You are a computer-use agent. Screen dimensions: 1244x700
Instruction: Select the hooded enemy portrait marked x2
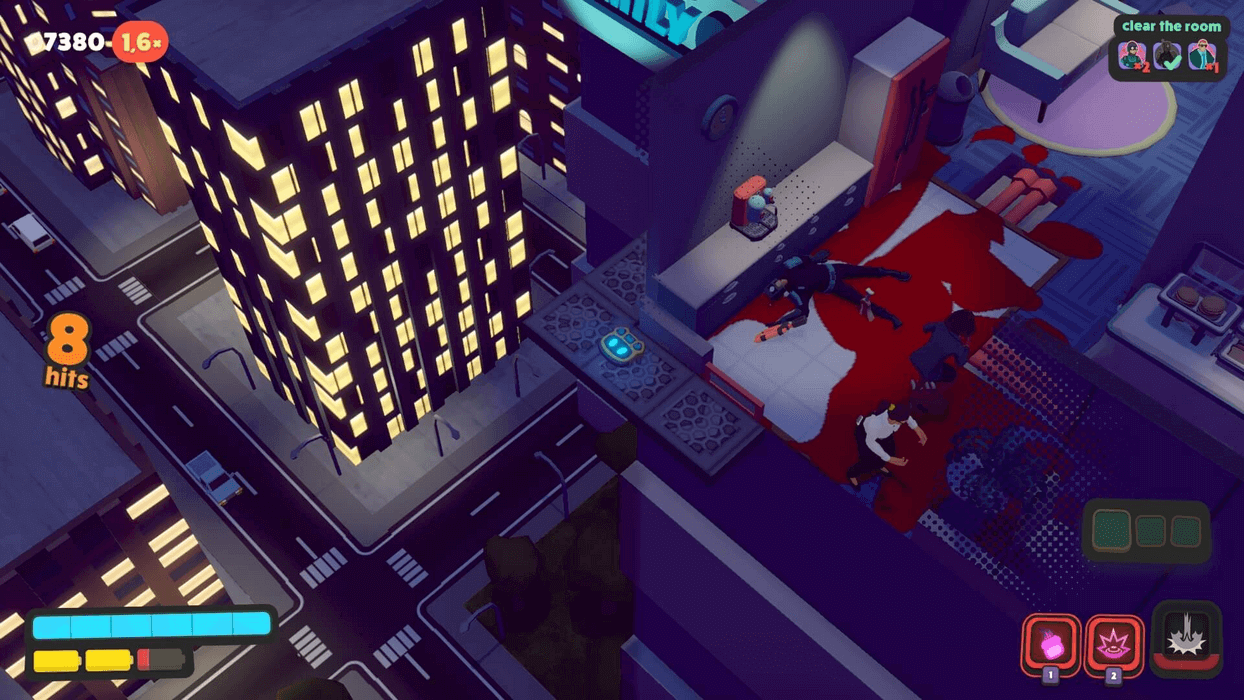pyautogui.click(x=1133, y=57)
